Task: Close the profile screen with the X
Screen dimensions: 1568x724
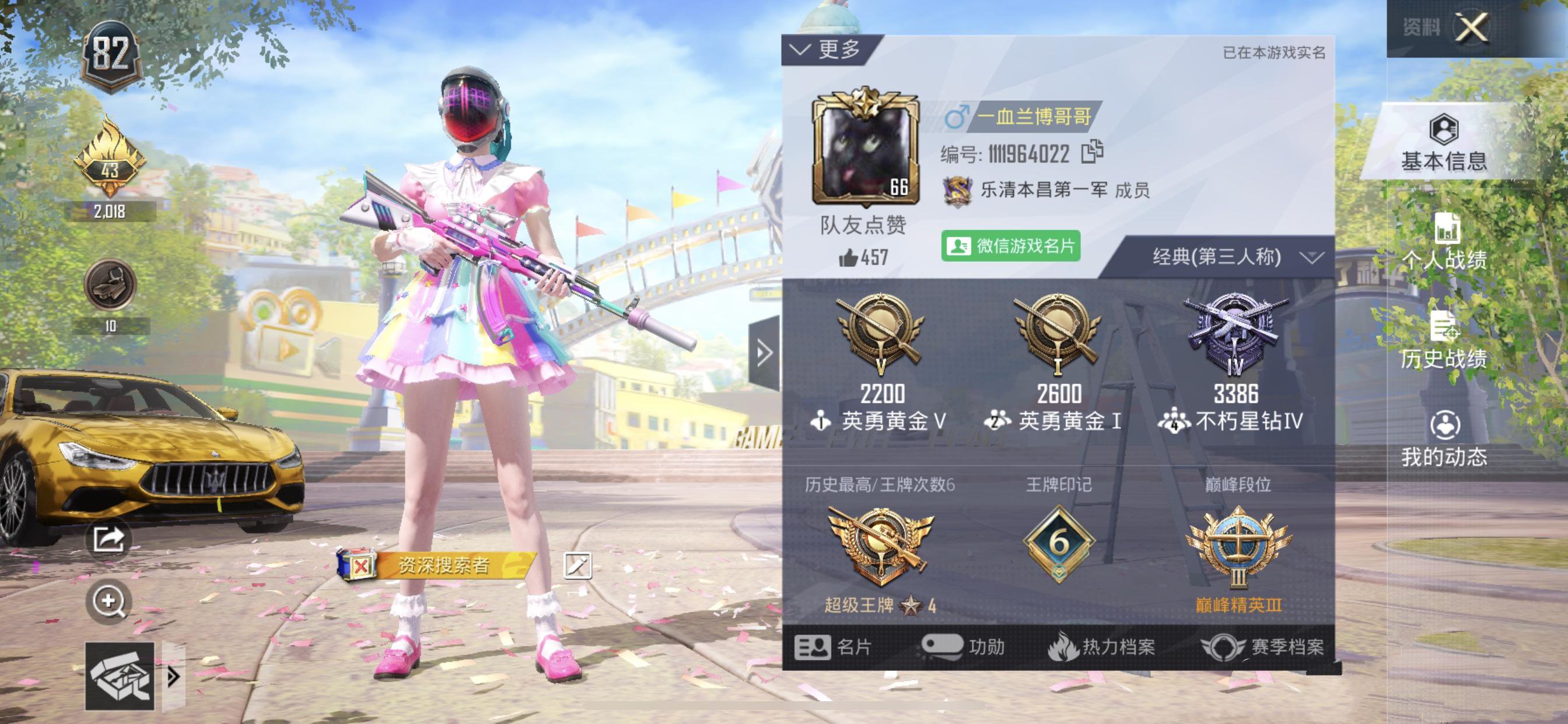Action: tap(1472, 27)
